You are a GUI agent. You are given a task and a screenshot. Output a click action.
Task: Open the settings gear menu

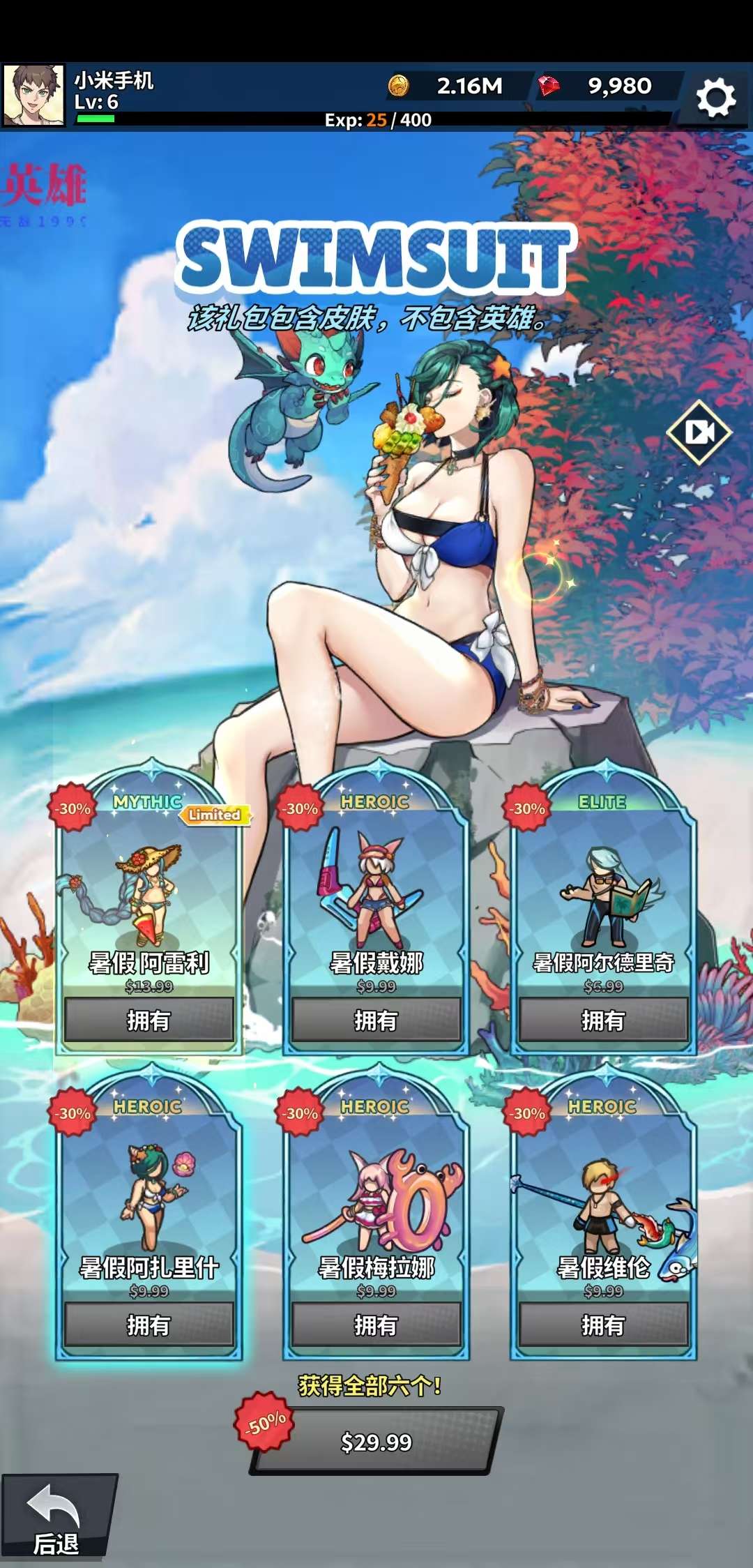pos(716,98)
